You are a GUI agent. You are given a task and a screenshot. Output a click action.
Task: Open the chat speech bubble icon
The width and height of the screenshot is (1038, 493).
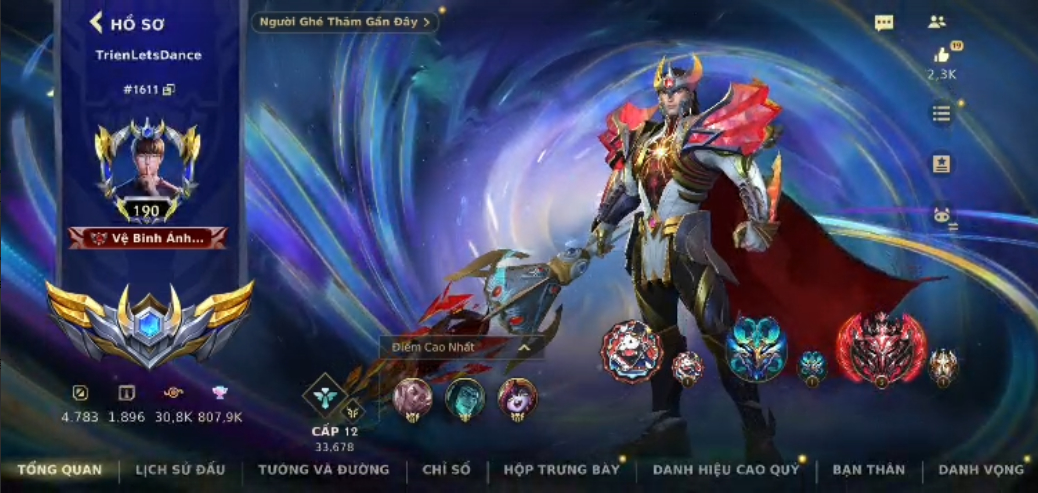tap(884, 23)
